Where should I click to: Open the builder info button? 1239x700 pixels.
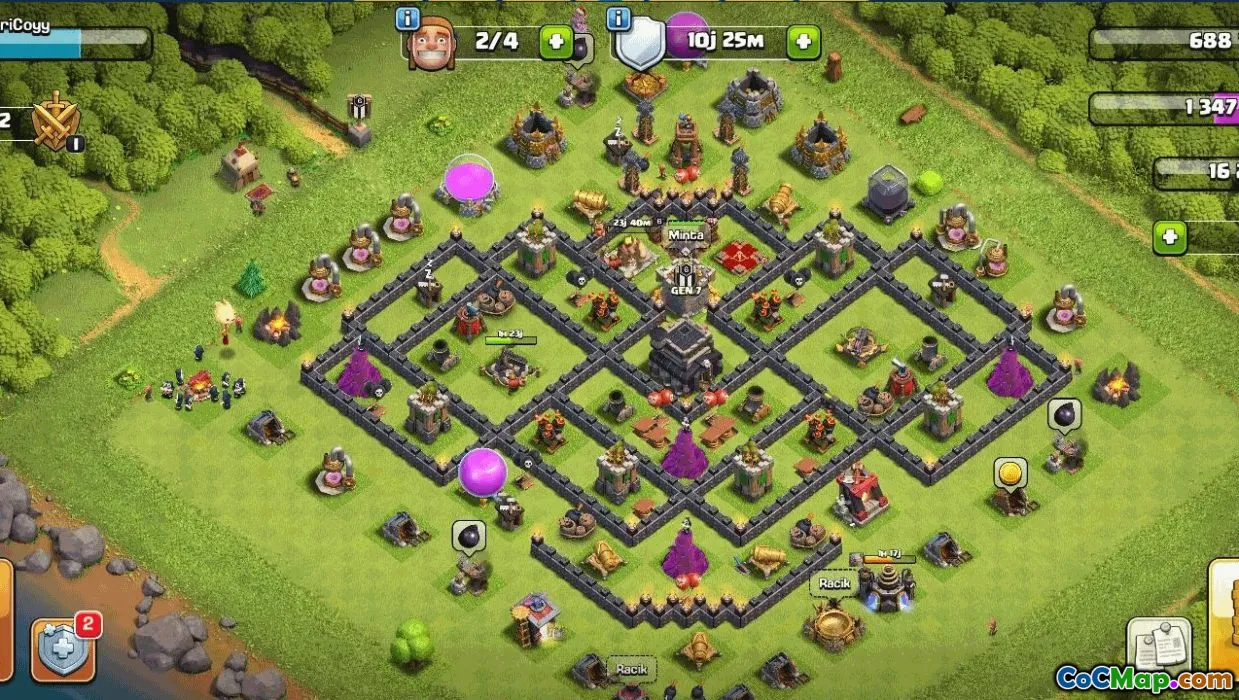[x=408, y=18]
